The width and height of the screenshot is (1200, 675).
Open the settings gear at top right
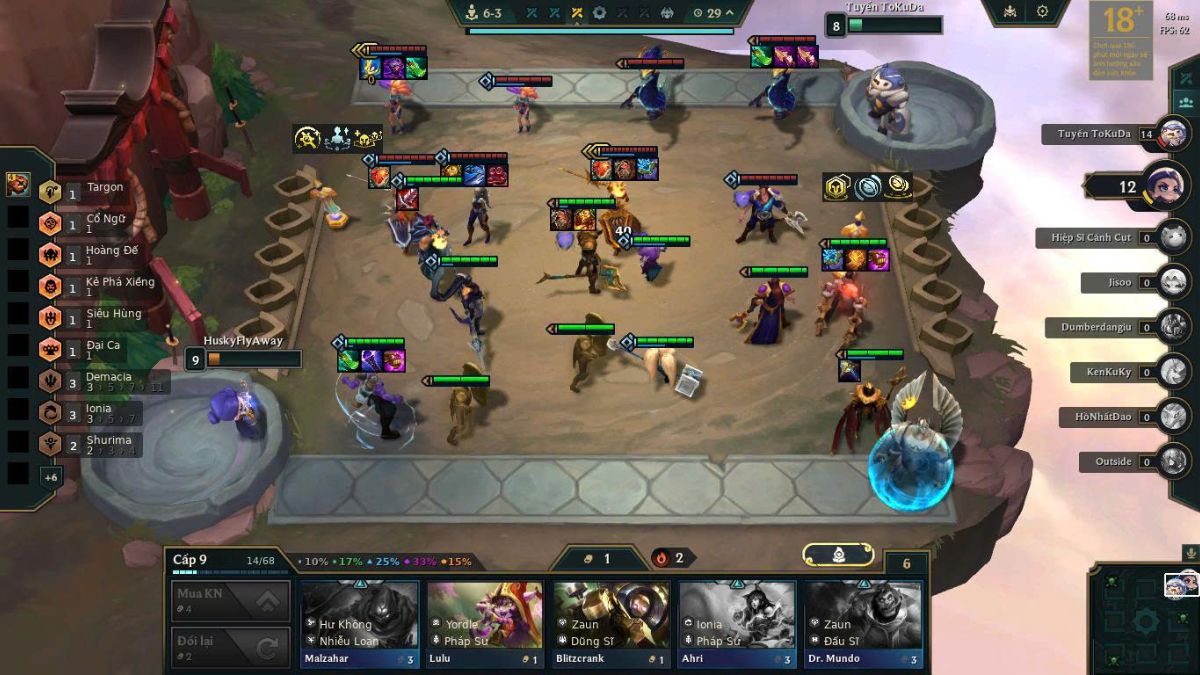(1042, 11)
